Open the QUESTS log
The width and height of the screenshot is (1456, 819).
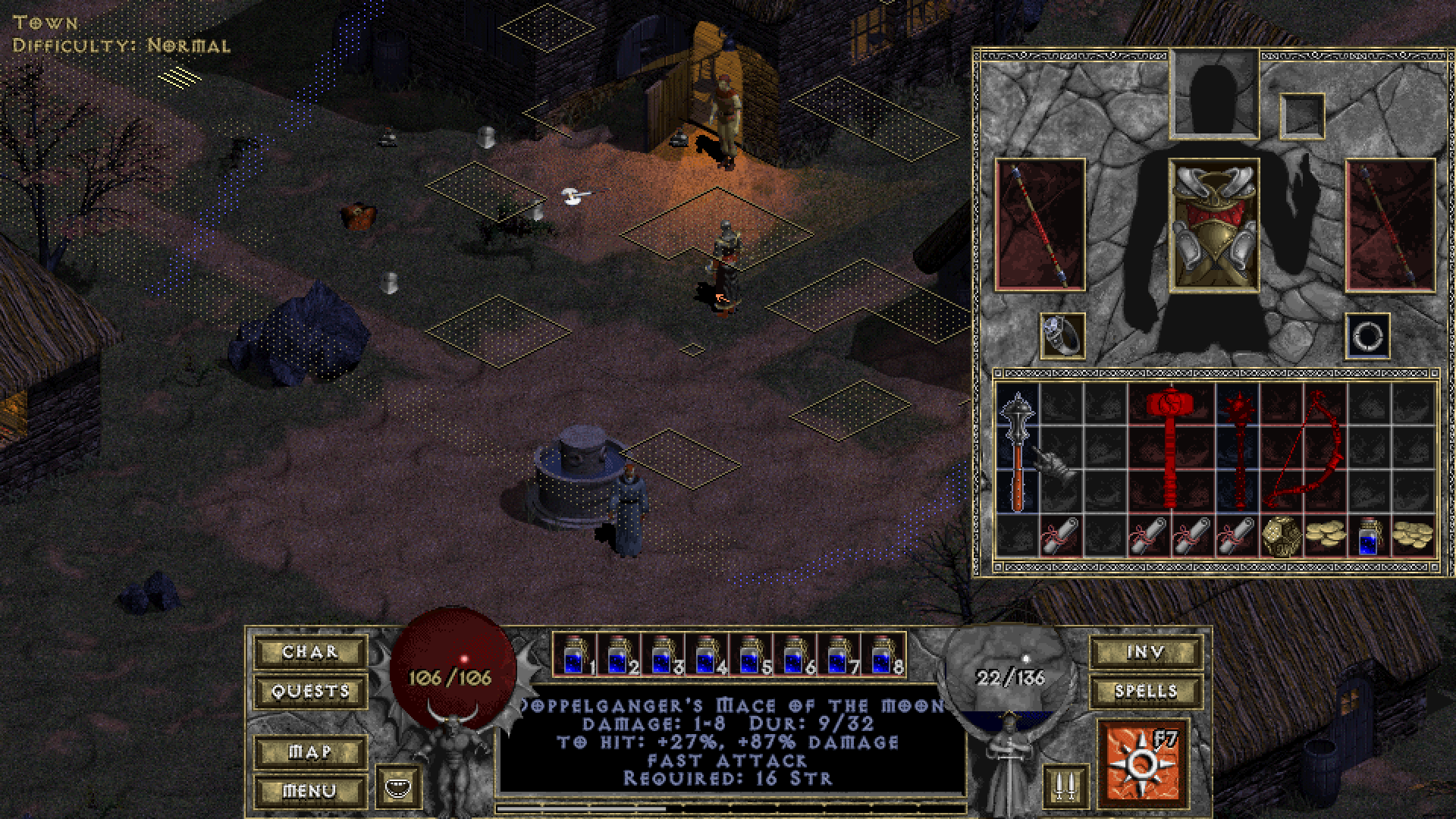tap(309, 691)
